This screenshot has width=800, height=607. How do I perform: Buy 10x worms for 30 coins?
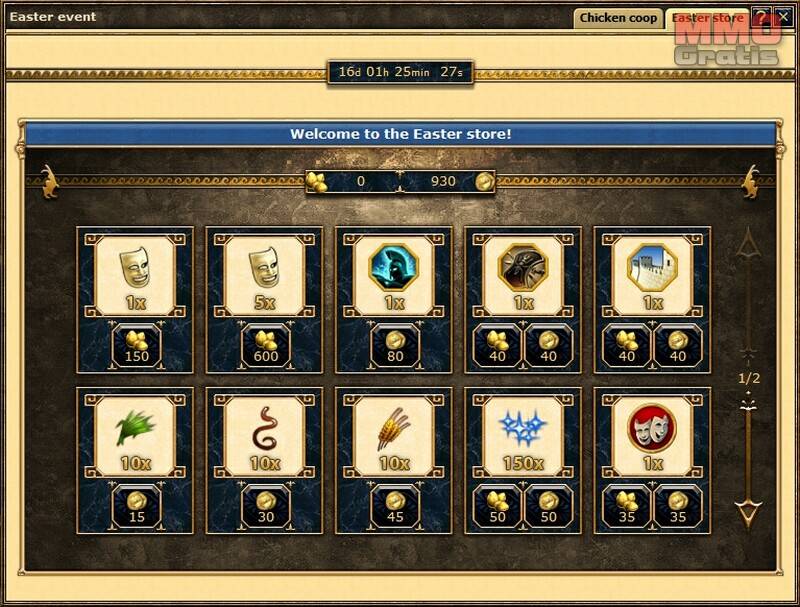click(x=264, y=506)
